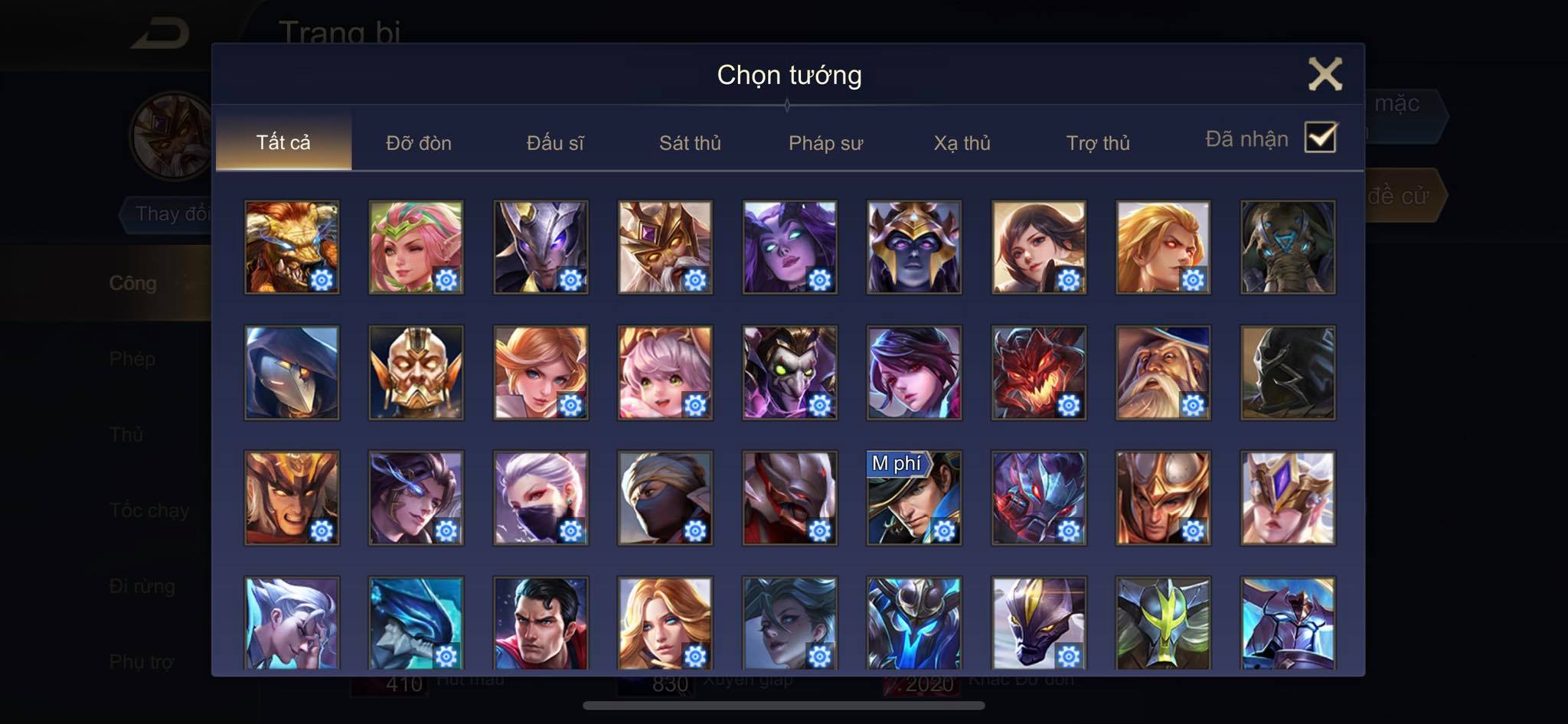
Task: Select the orange lion beast hero portrait
Action: click(x=292, y=247)
